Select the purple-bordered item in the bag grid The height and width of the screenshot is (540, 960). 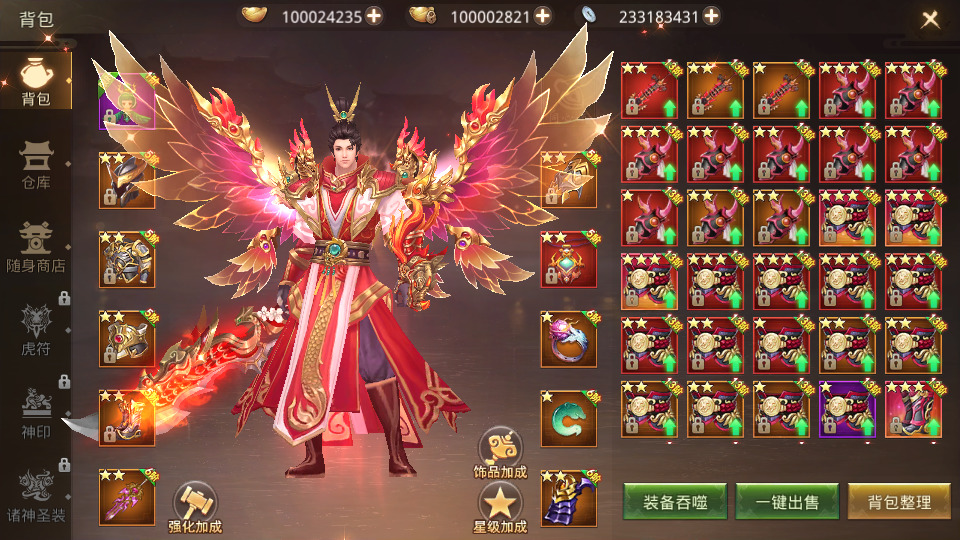tap(847, 410)
